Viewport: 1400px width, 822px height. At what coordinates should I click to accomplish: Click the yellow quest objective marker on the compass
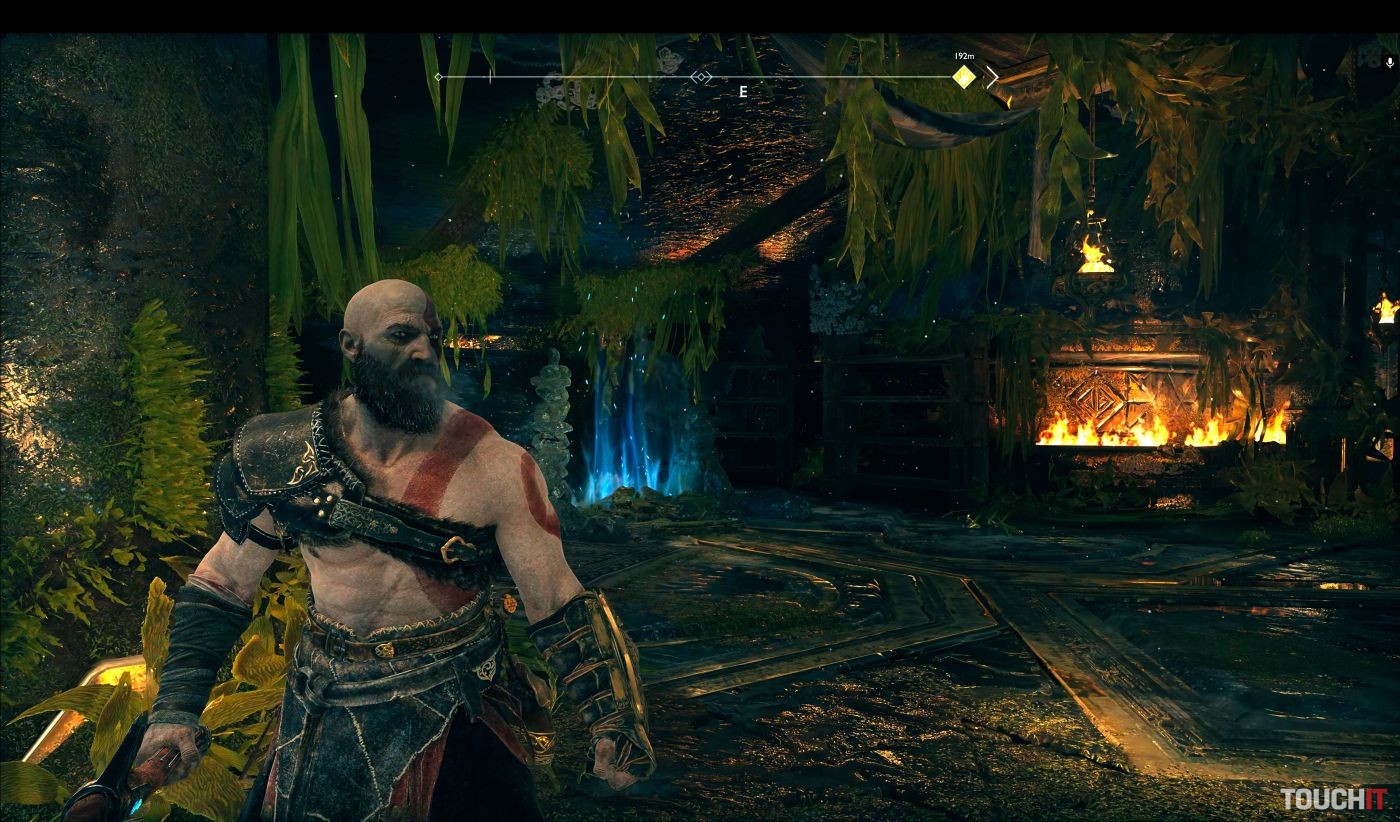click(x=963, y=77)
